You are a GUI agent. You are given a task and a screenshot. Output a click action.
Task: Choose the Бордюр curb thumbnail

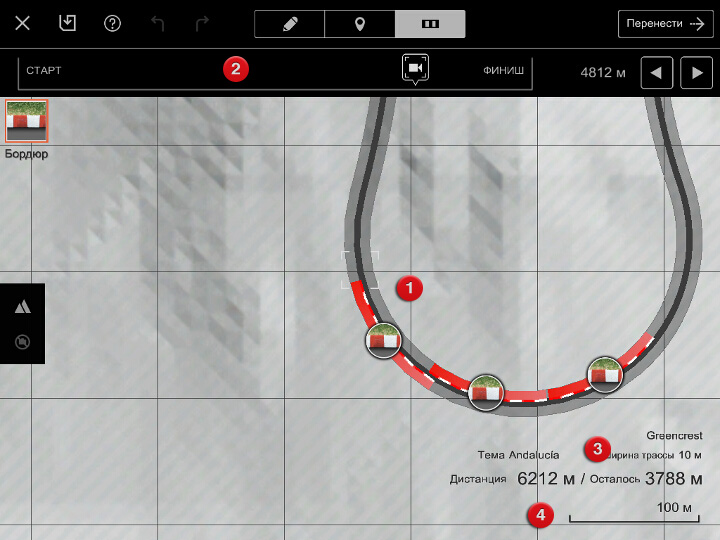click(27, 121)
